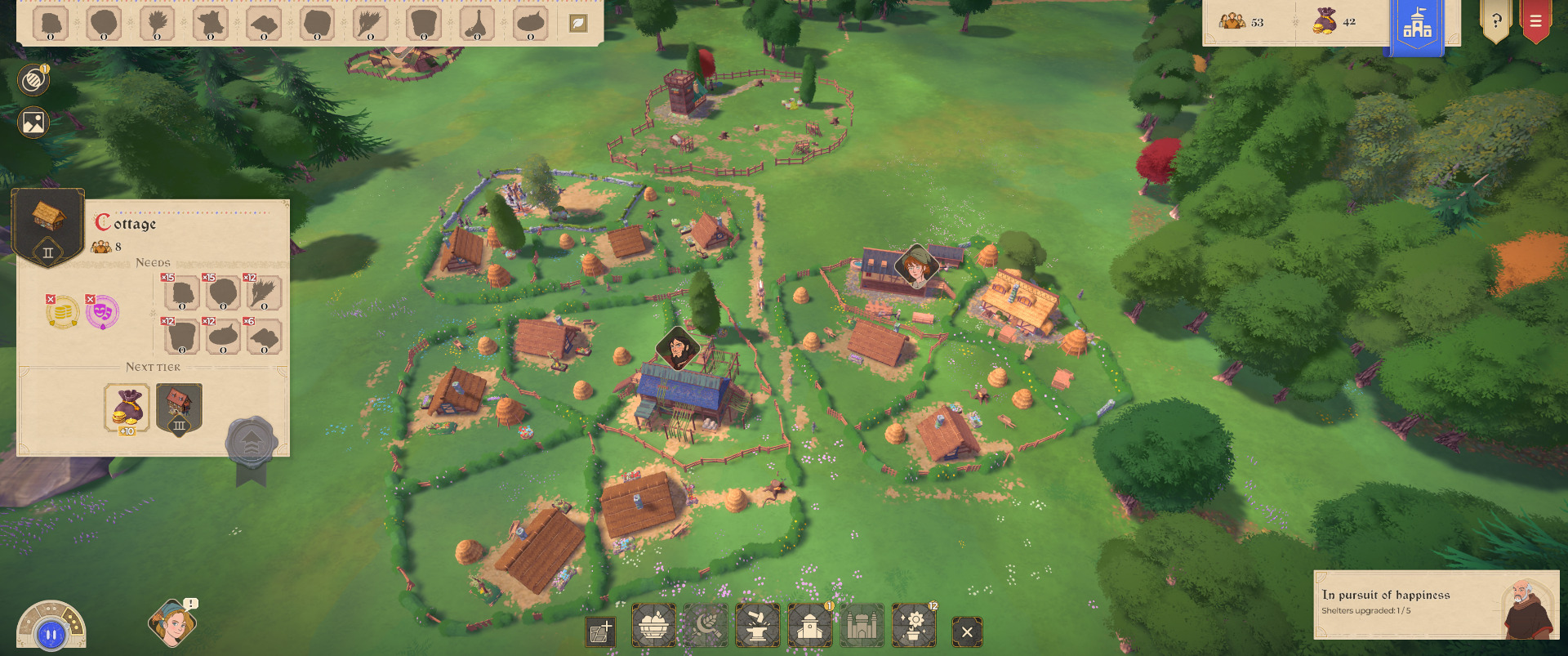1568x656 pixels.
Task: Toggle the leaf button on resource bar
Action: click(578, 24)
